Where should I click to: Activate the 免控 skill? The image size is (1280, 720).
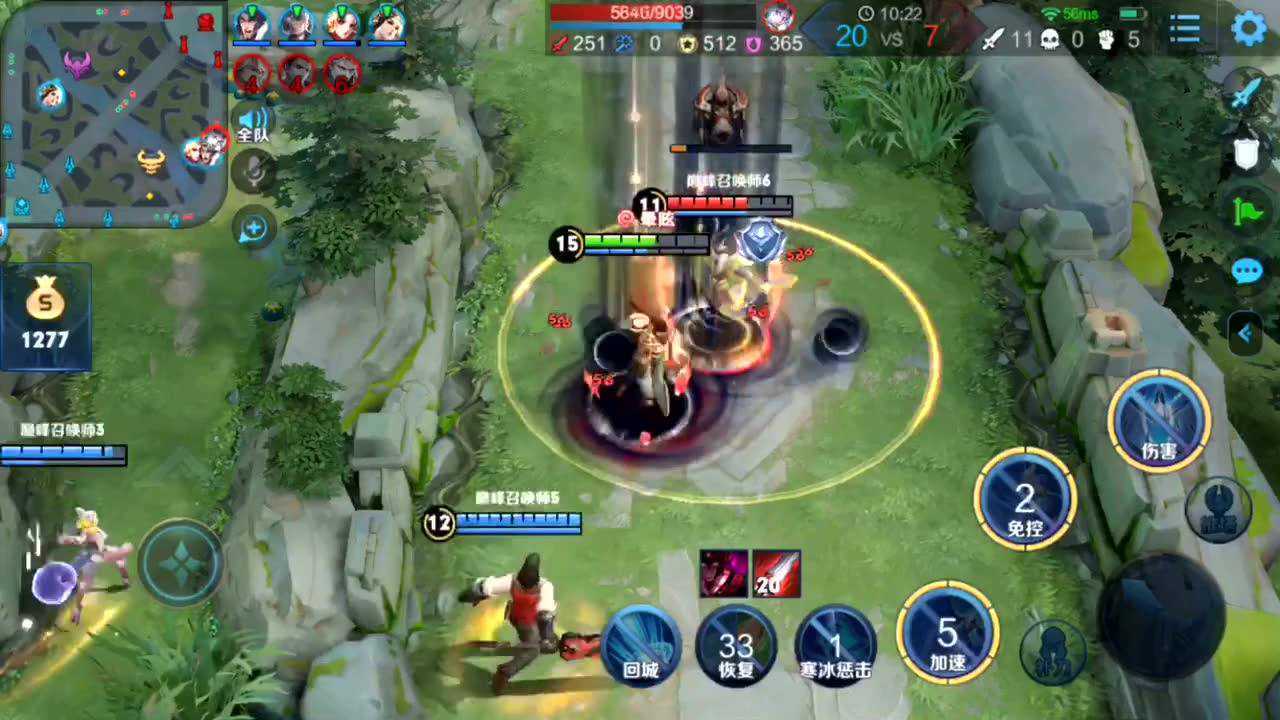point(1025,498)
